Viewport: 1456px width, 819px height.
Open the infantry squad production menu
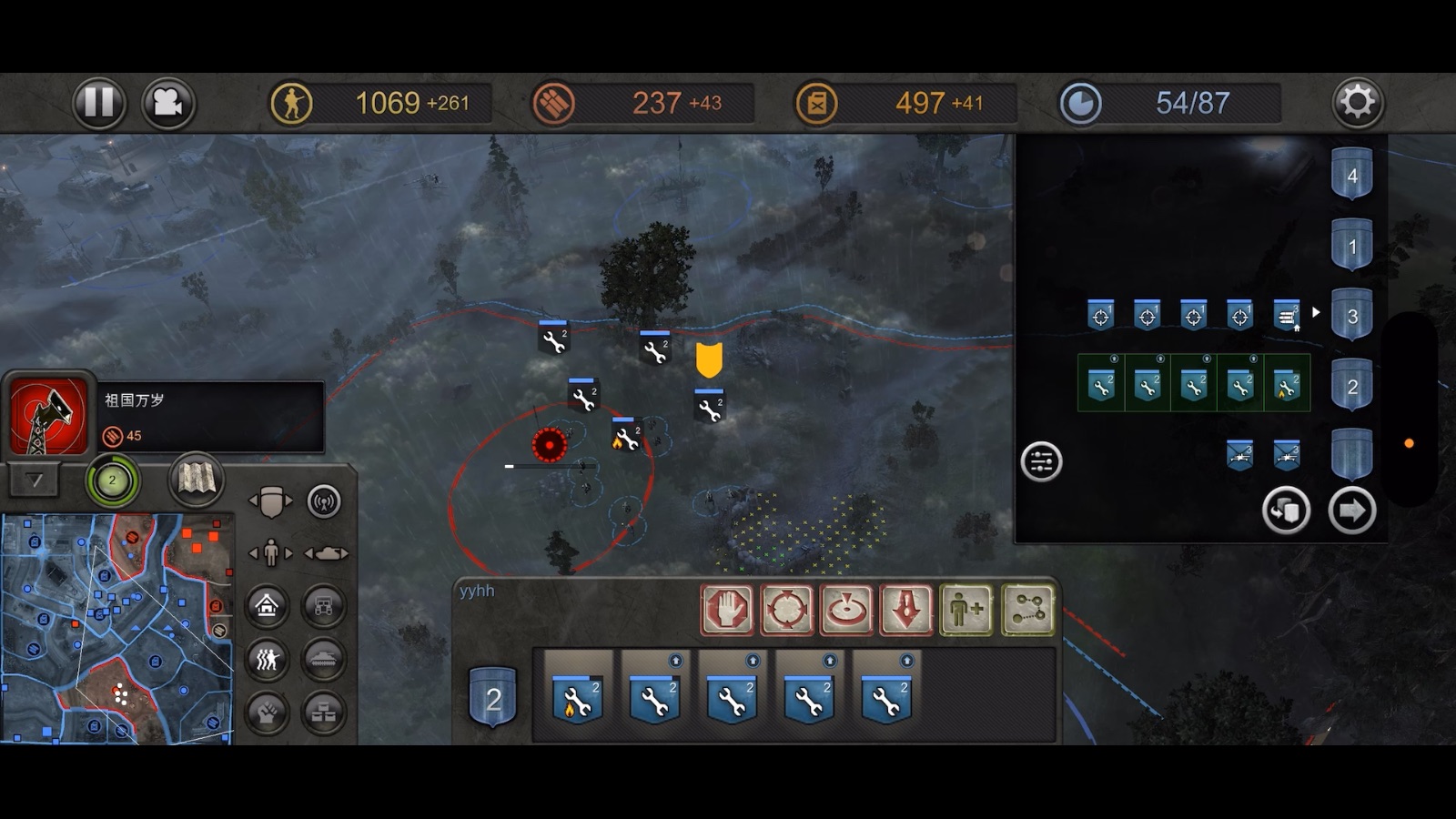tap(267, 659)
